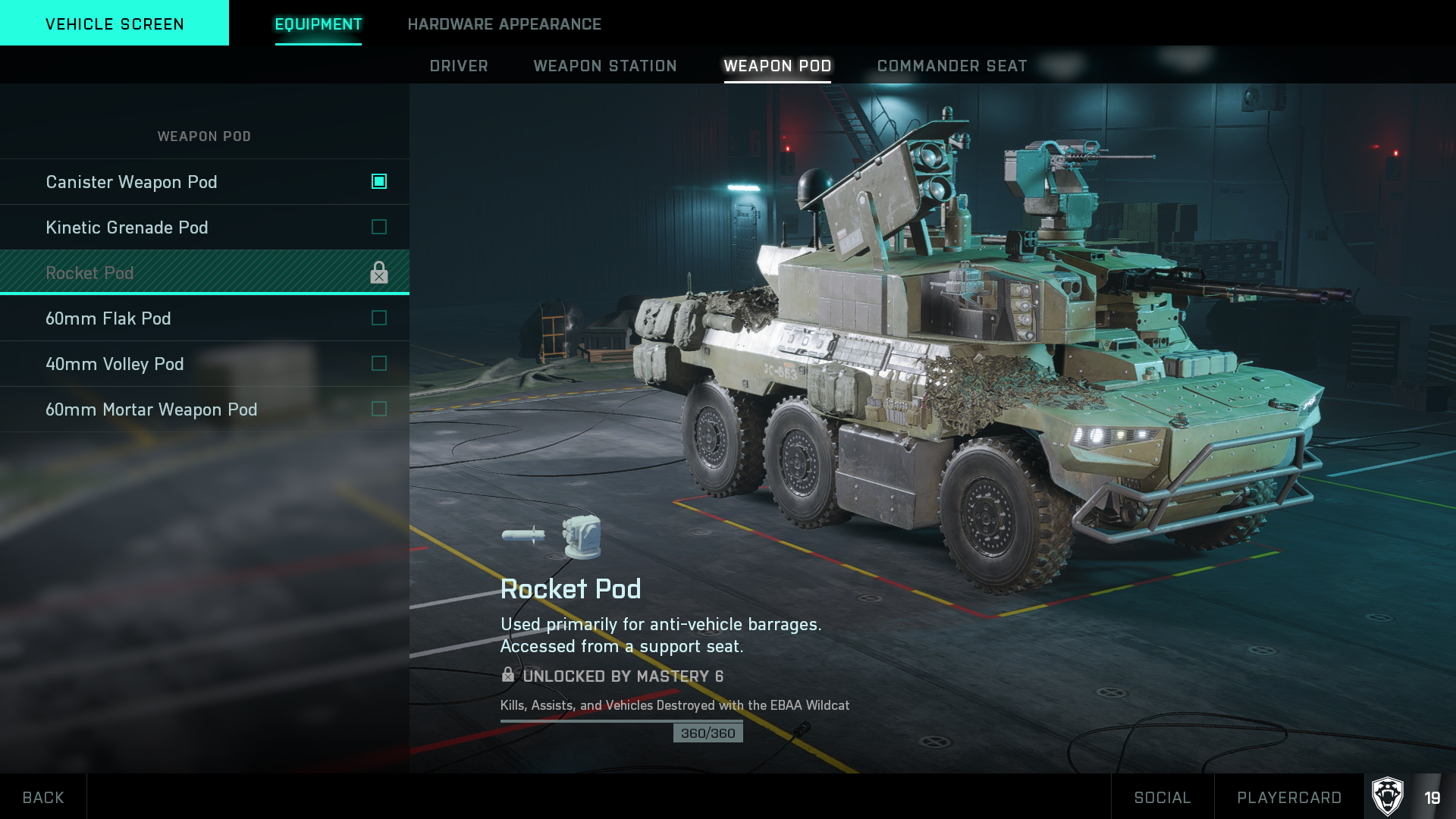Select the 60mm Mortar Weapon Pod
Screen dimensions: 1456x819
coord(205,409)
